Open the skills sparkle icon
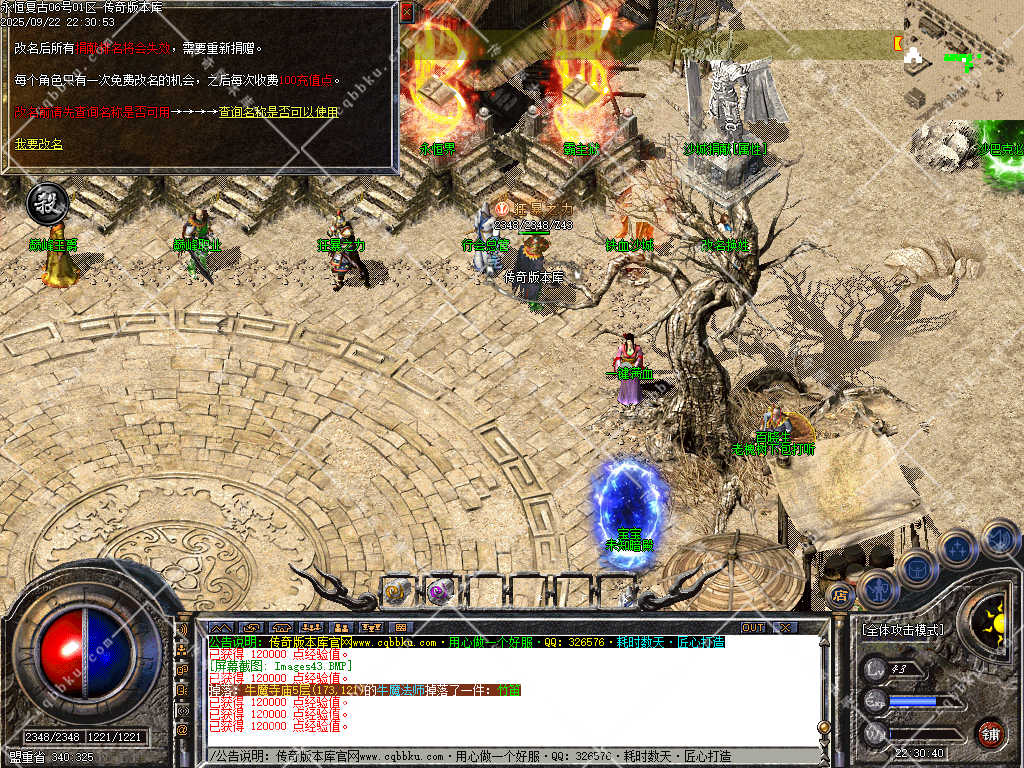The width and height of the screenshot is (1024, 768). (957, 548)
